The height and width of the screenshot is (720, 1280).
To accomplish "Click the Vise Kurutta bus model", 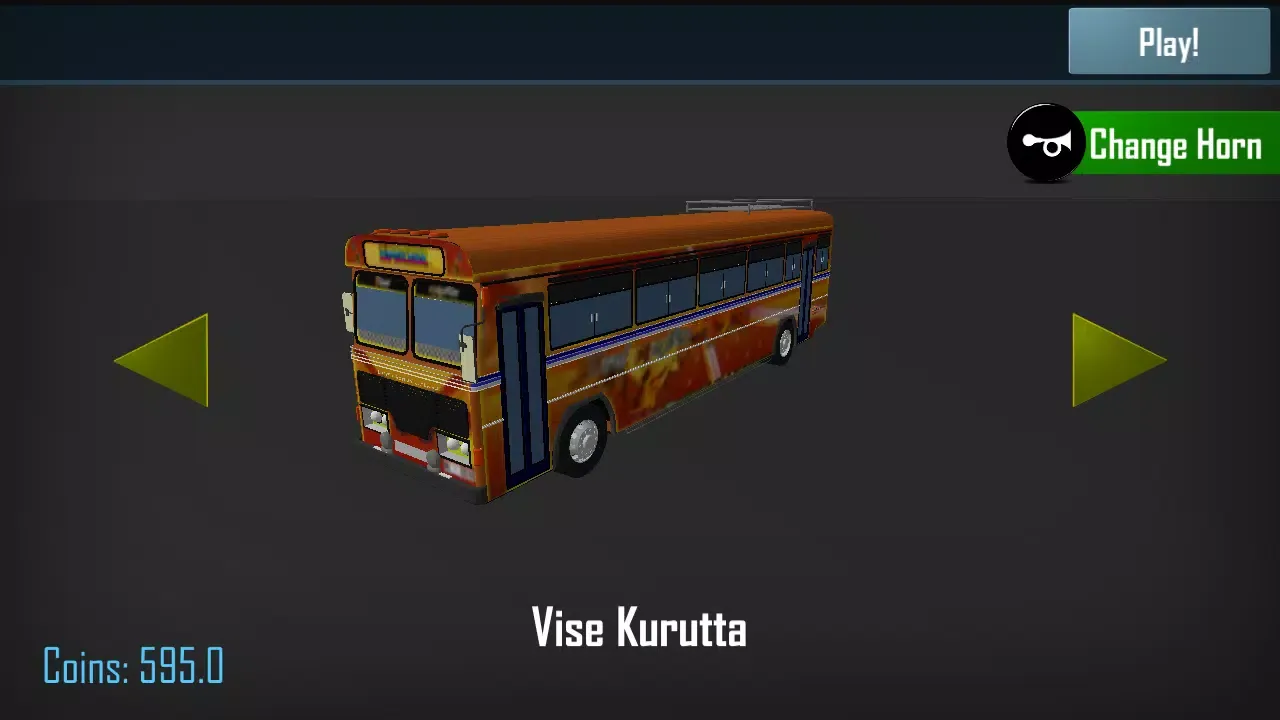I will tap(590, 350).
